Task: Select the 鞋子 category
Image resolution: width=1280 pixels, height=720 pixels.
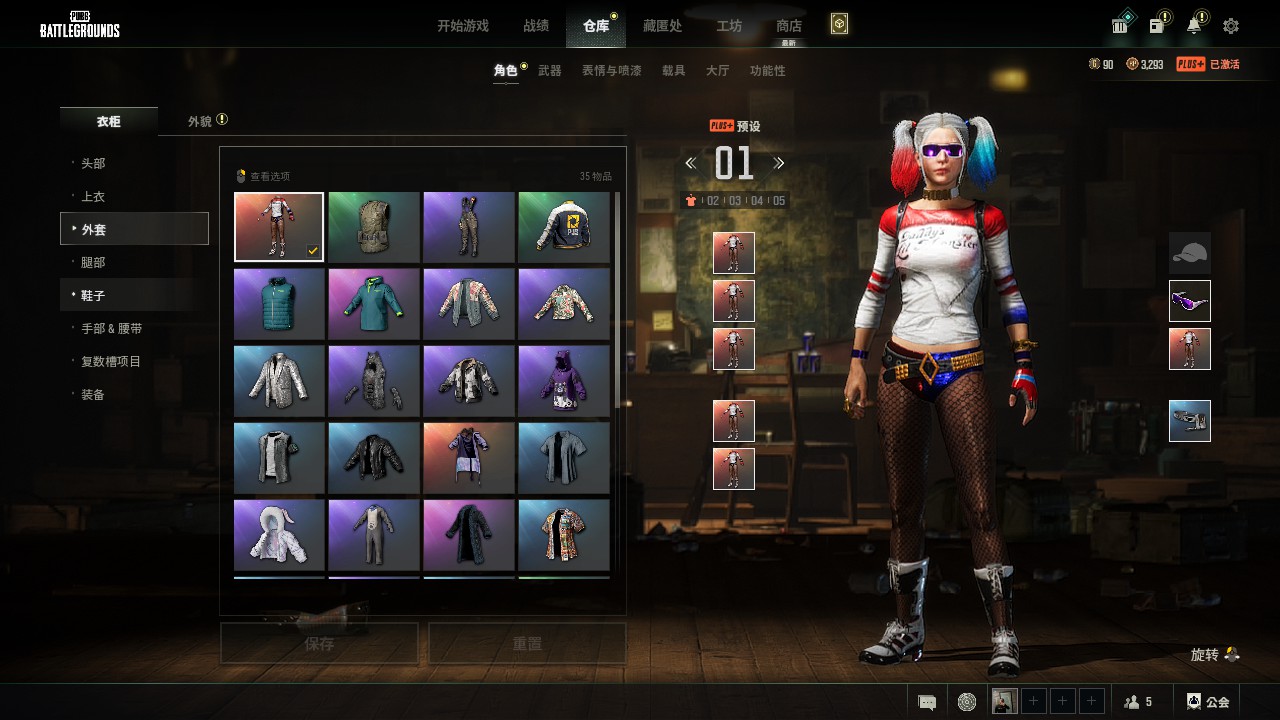Action: coord(93,296)
